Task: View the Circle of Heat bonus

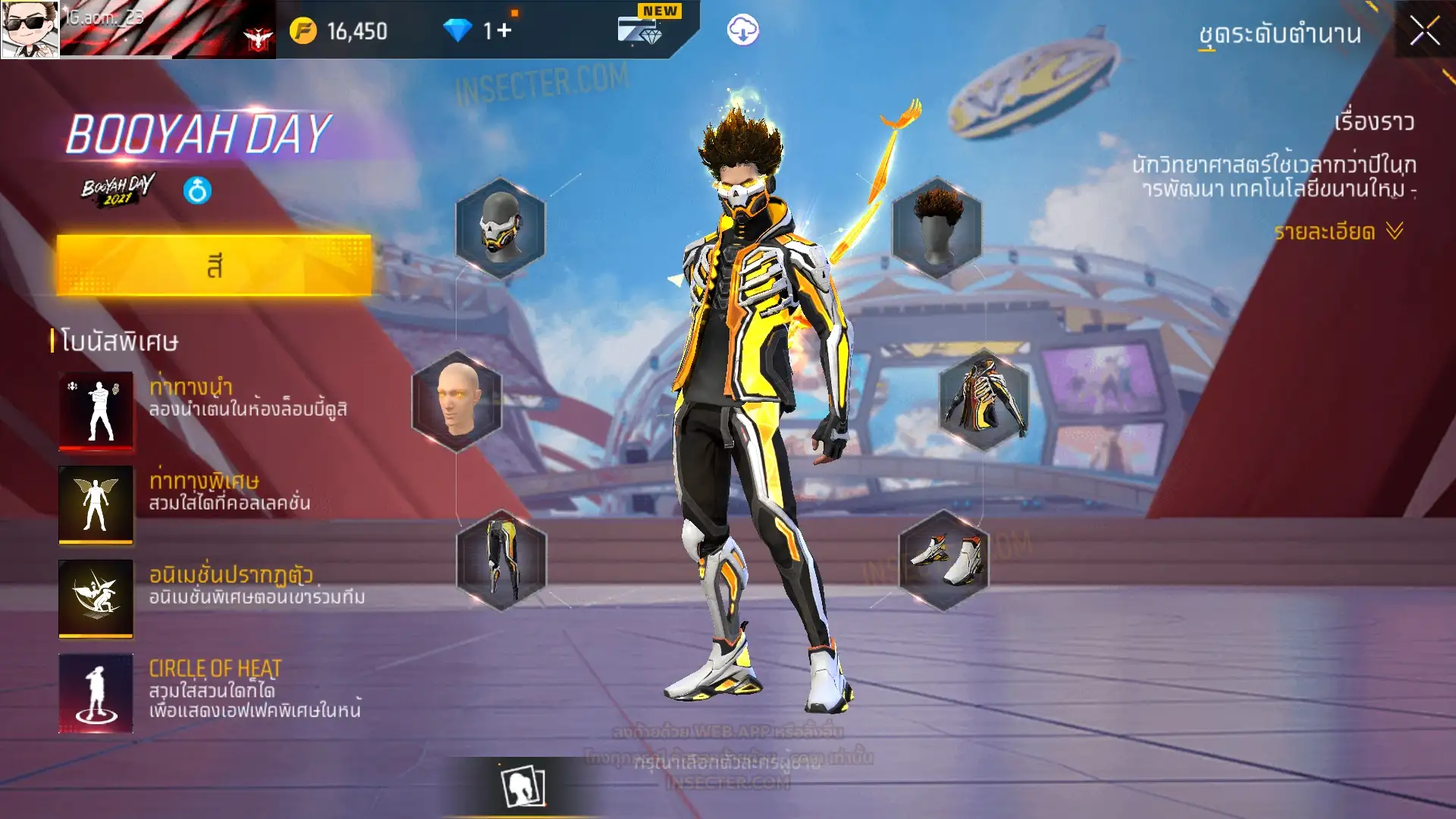Action: pyautogui.click(x=96, y=693)
